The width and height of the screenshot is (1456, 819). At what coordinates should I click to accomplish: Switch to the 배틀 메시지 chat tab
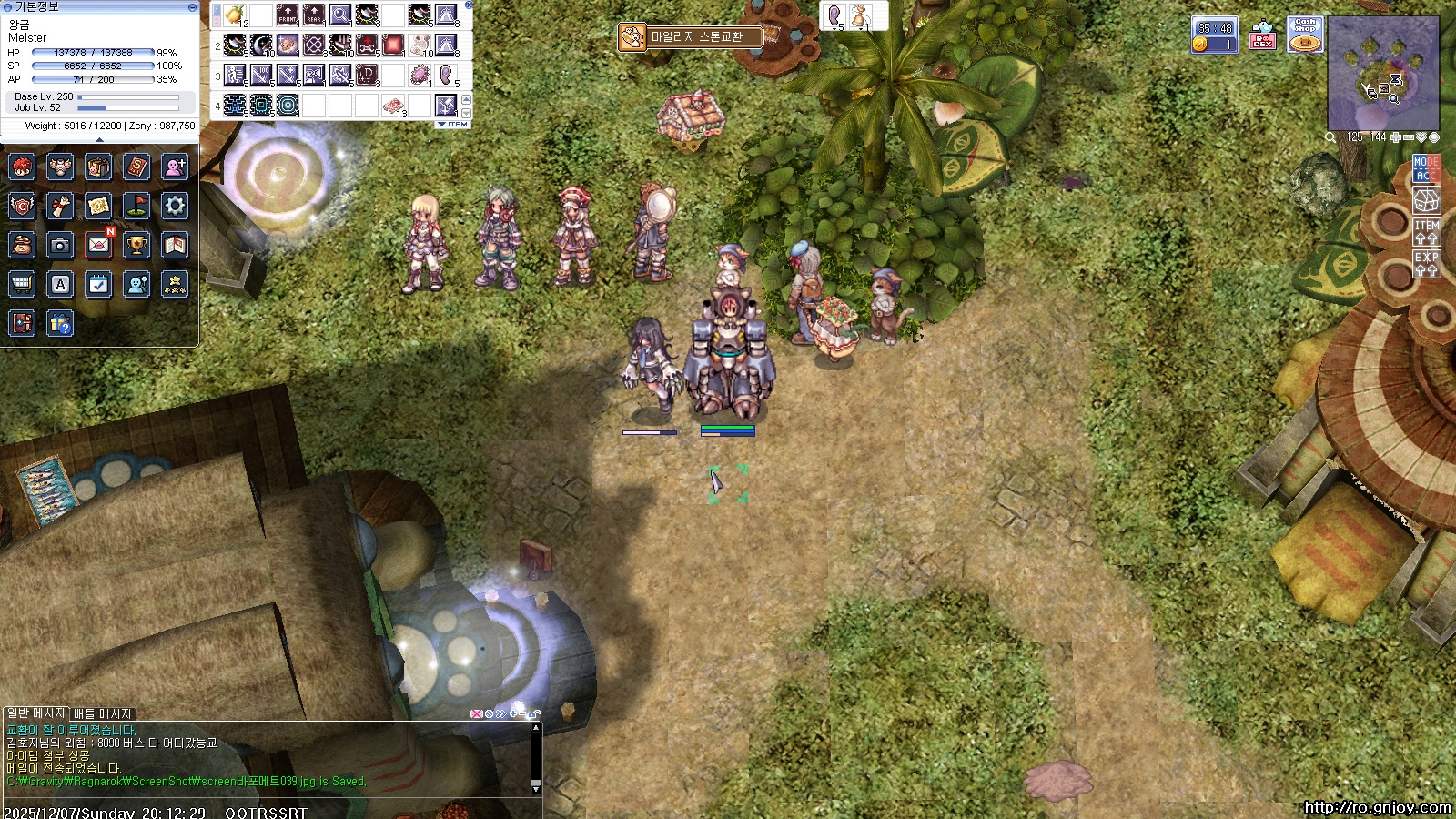pos(103,713)
